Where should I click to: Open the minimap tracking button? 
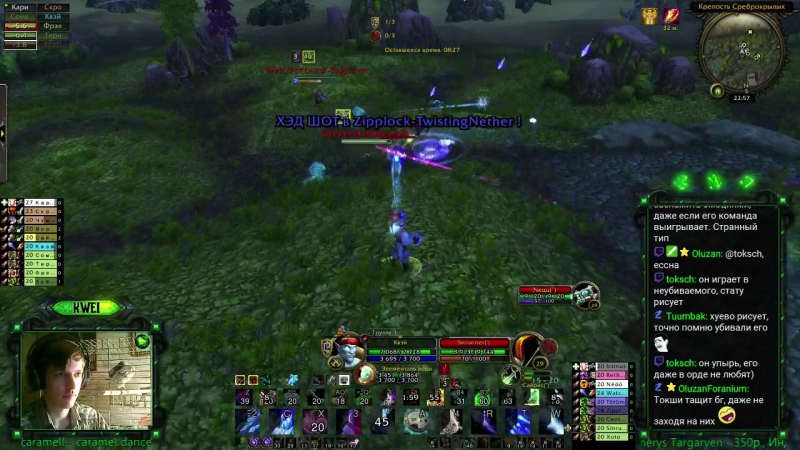(x=717, y=89)
